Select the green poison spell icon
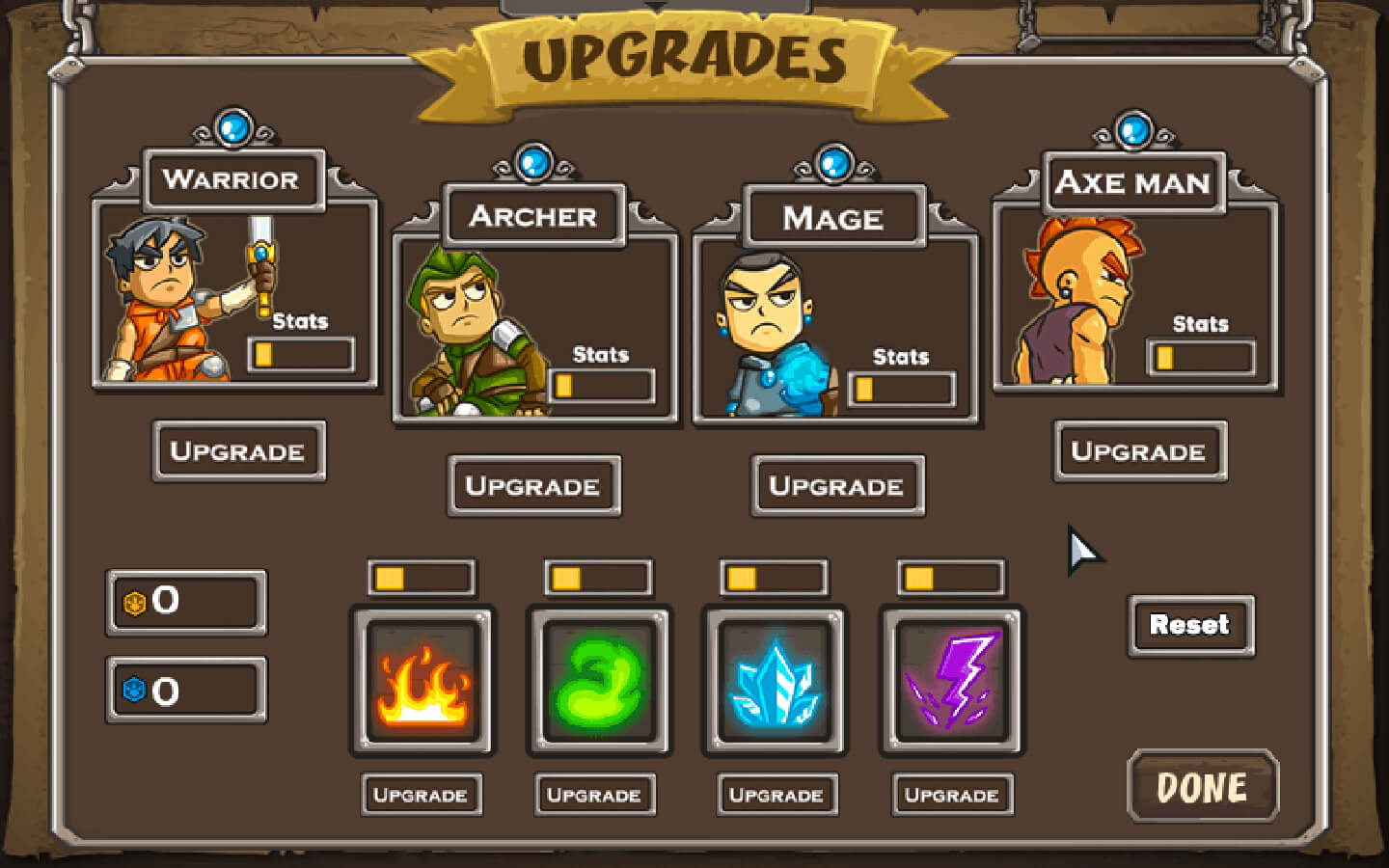 point(599,681)
